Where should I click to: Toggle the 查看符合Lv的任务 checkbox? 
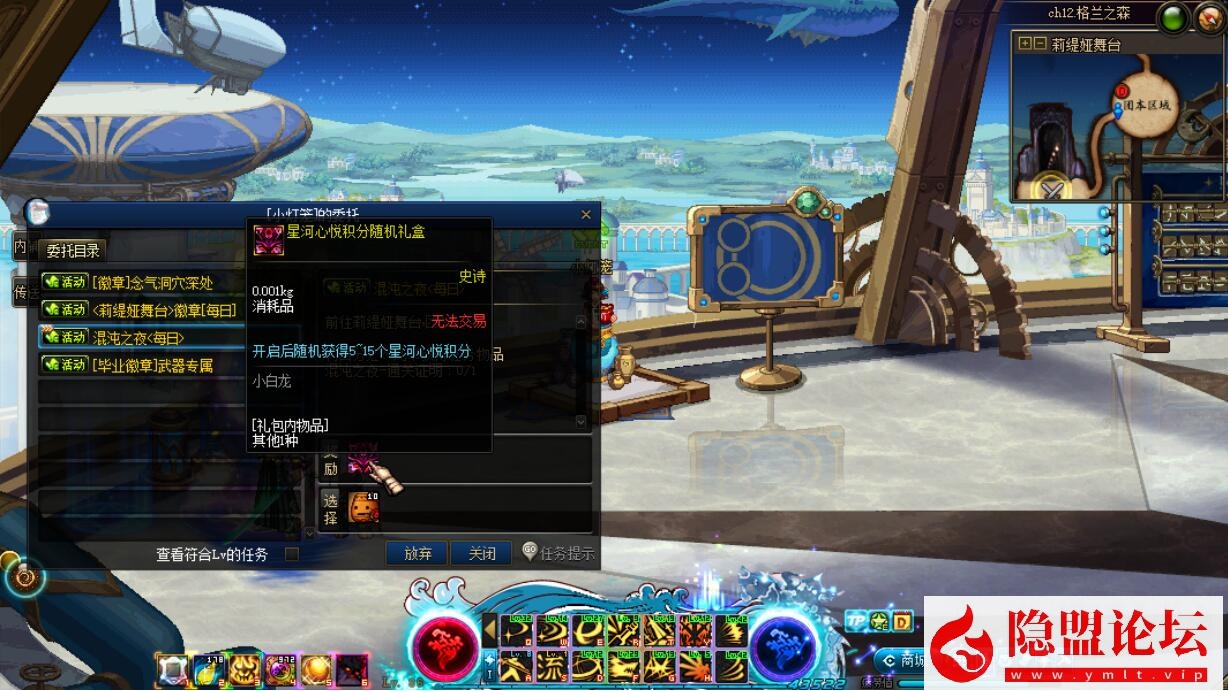point(292,553)
